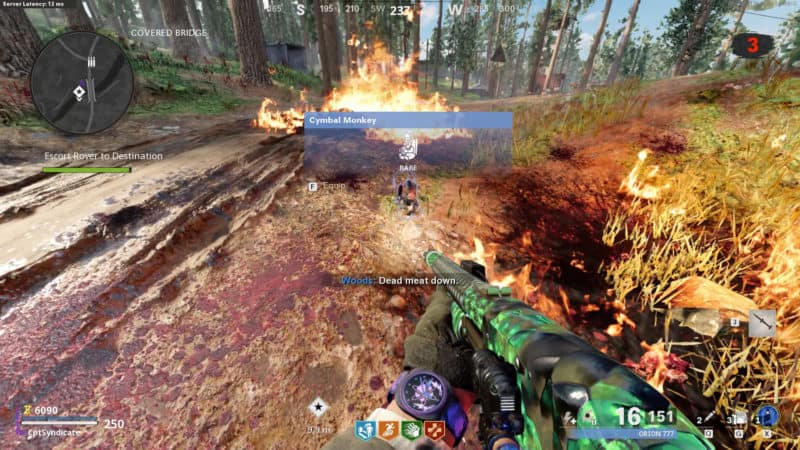Click the star waypoint marker icon

[318, 406]
